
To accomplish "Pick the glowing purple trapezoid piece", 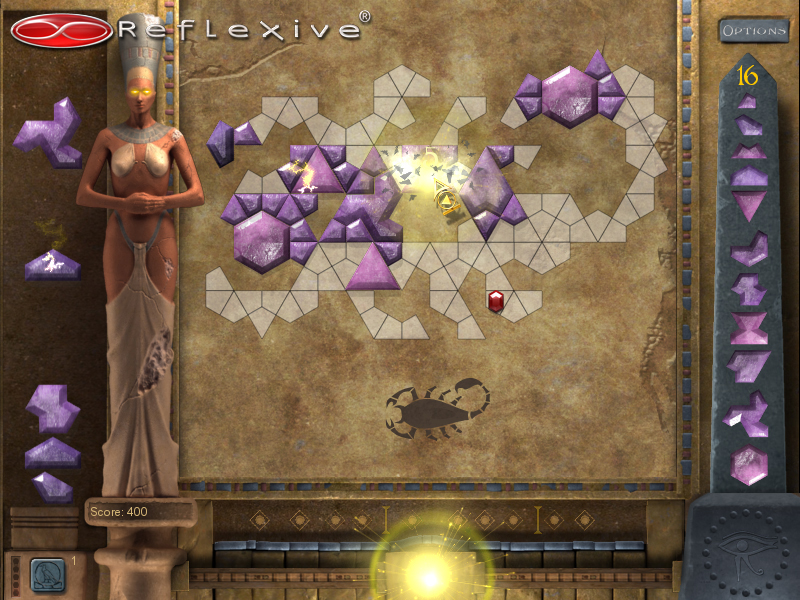I will pos(52,264).
